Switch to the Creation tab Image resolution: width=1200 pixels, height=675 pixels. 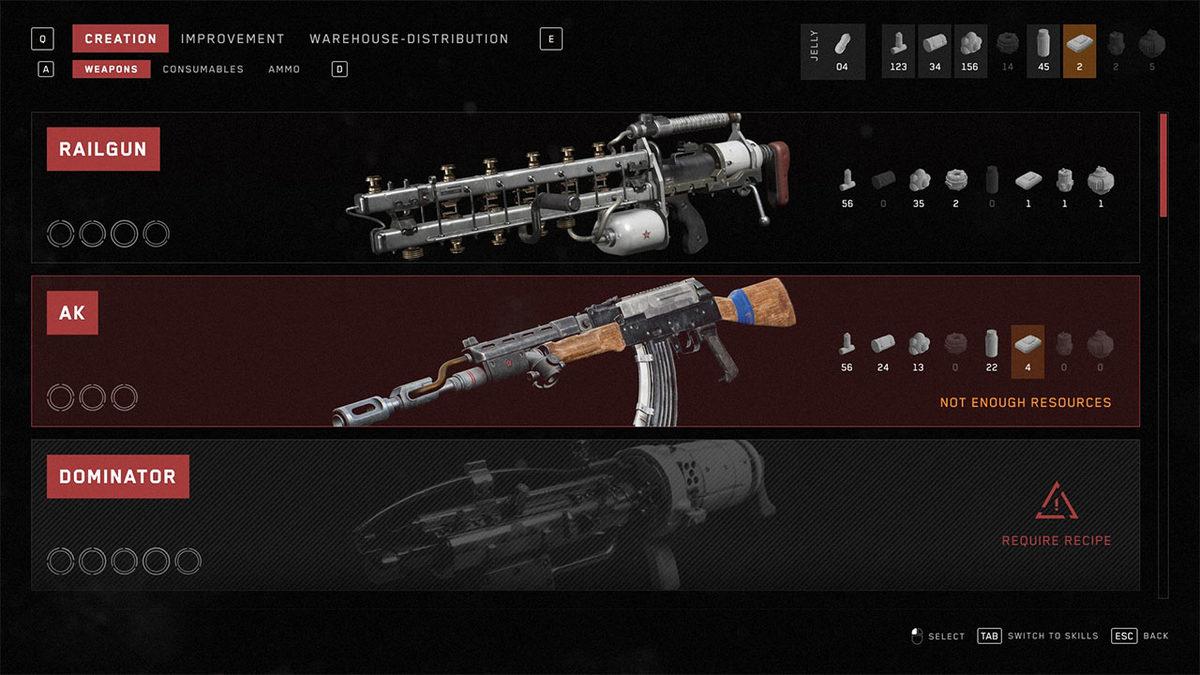click(120, 39)
